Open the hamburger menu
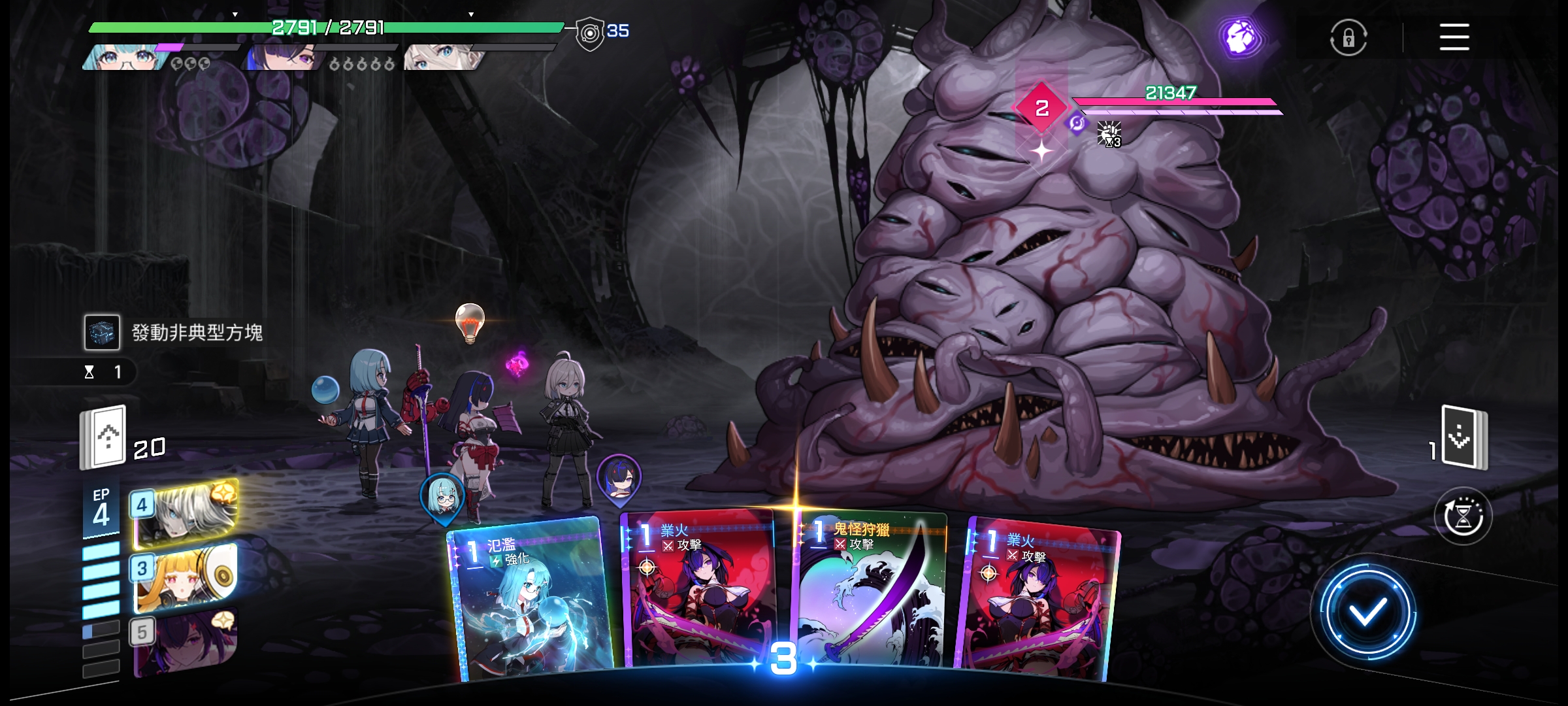1568x706 pixels. pyautogui.click(x=1454, y=37)
